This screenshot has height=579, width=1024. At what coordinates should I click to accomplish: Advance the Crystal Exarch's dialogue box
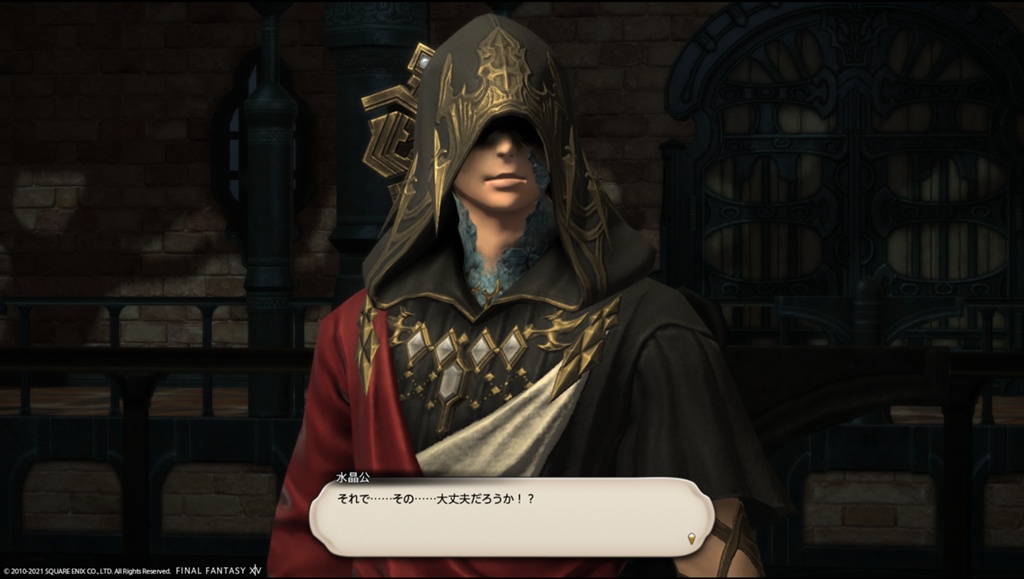coord(510,517)
